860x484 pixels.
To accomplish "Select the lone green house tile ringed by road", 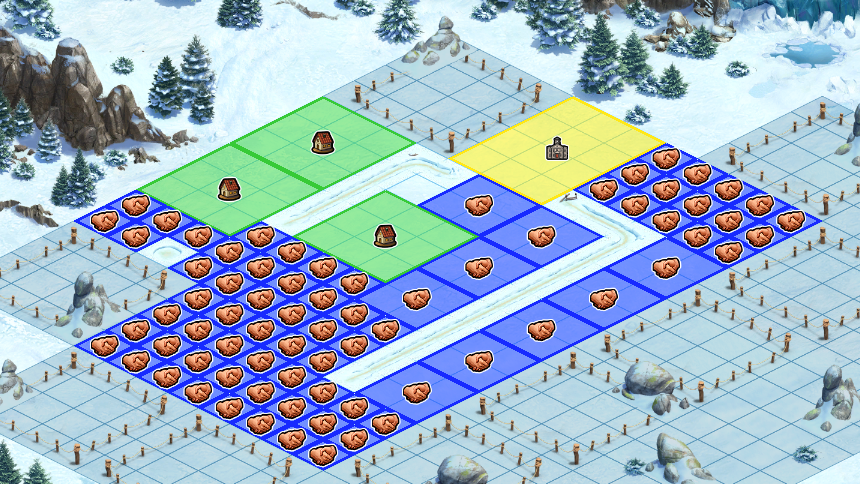I will coord(385,236).
